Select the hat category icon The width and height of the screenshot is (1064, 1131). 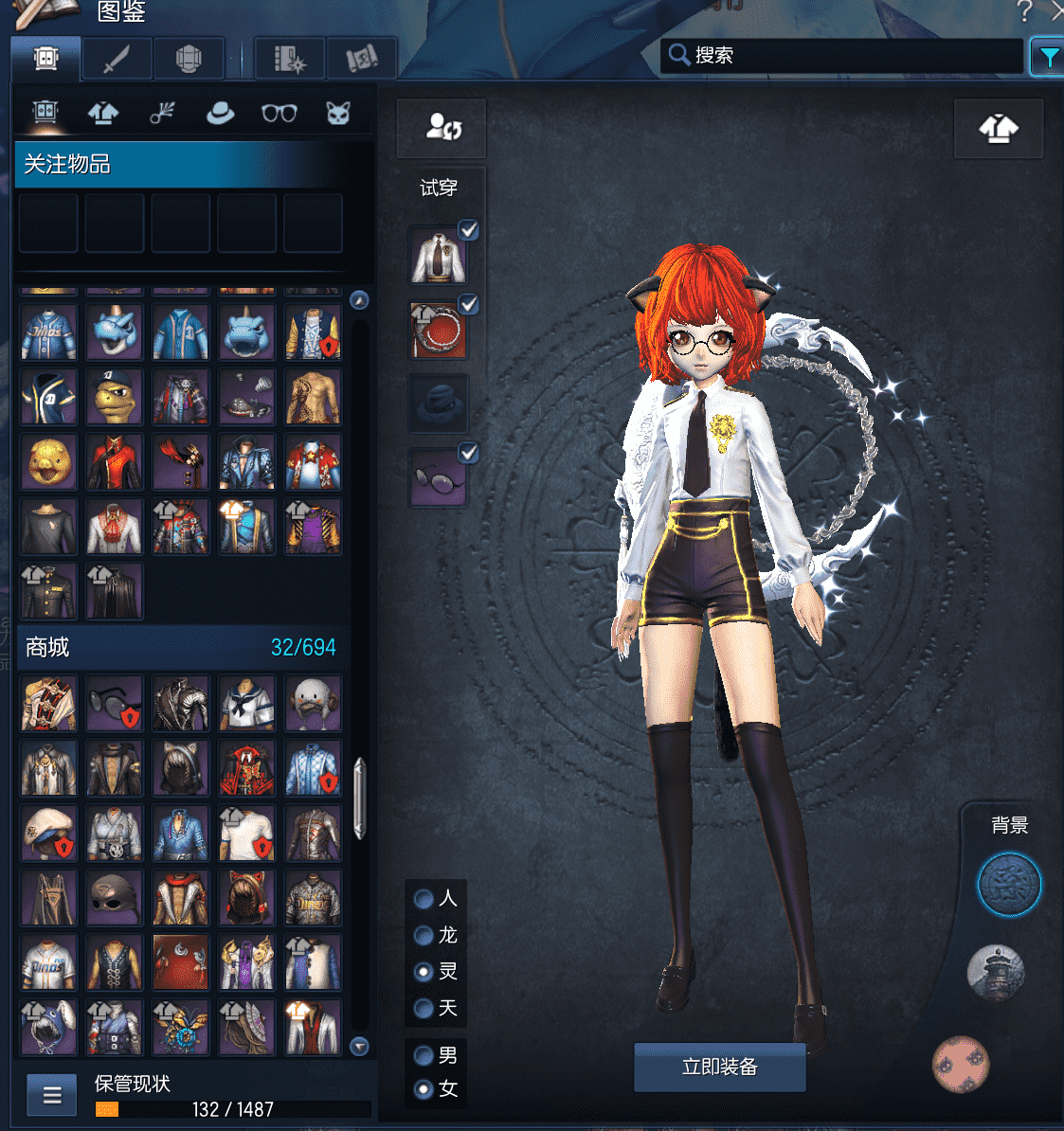pos(221,114)
